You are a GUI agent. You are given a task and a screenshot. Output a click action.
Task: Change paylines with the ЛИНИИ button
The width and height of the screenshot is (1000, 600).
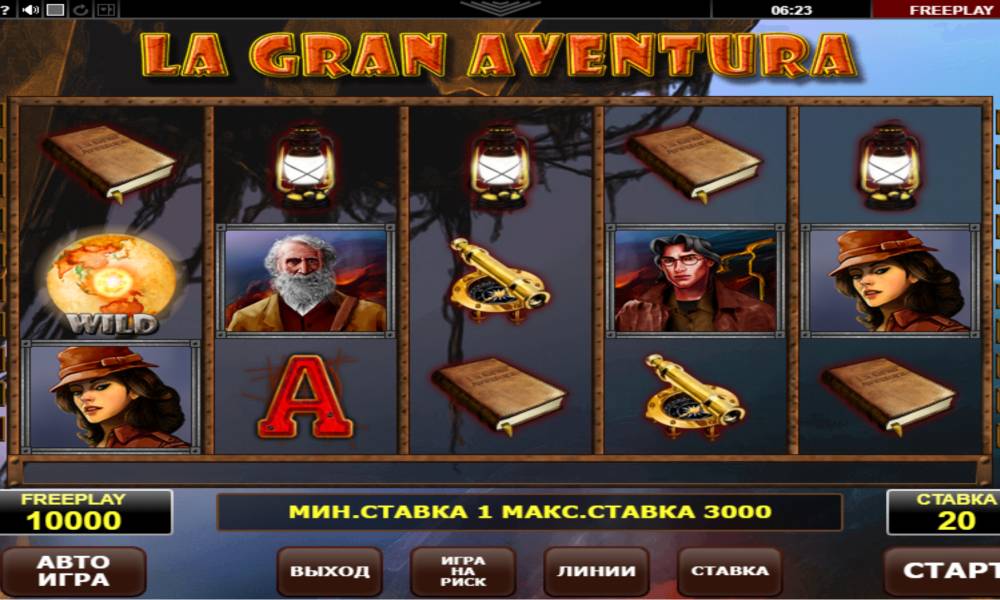tap(596, 572)
